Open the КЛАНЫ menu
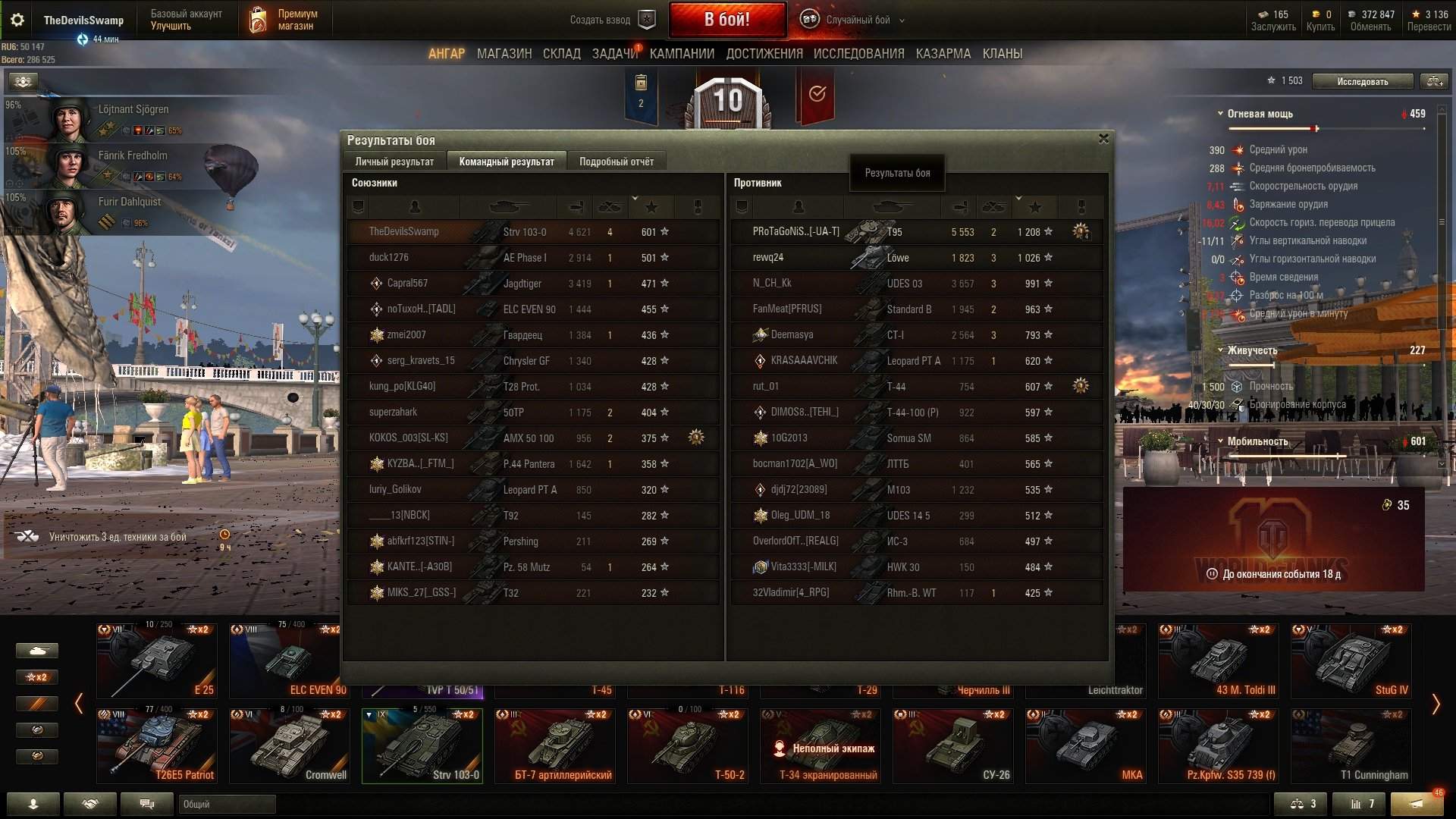Screen dimensions: 1456x819 1002,54
